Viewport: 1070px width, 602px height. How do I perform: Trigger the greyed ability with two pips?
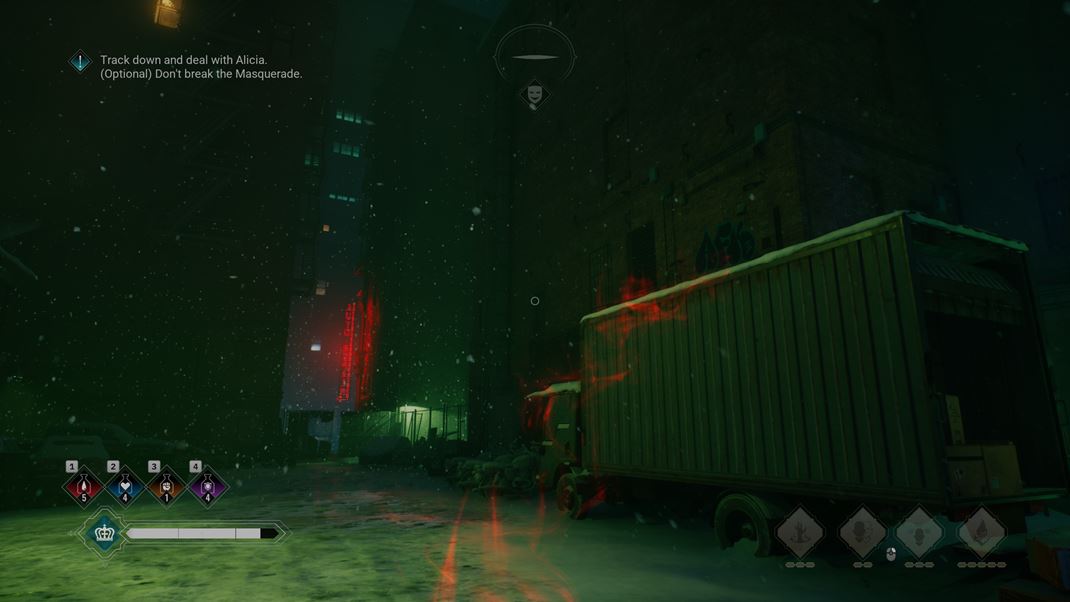click(x=862, y=532)
